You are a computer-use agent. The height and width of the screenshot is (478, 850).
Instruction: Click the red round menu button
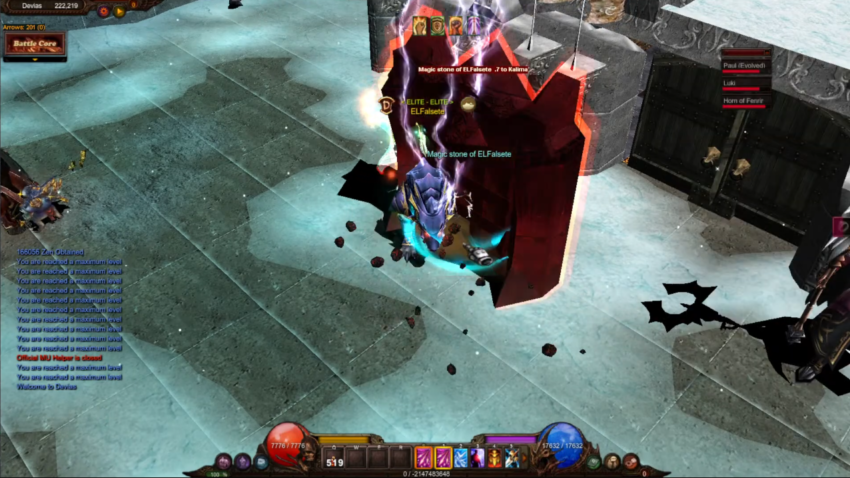point(631,461)
